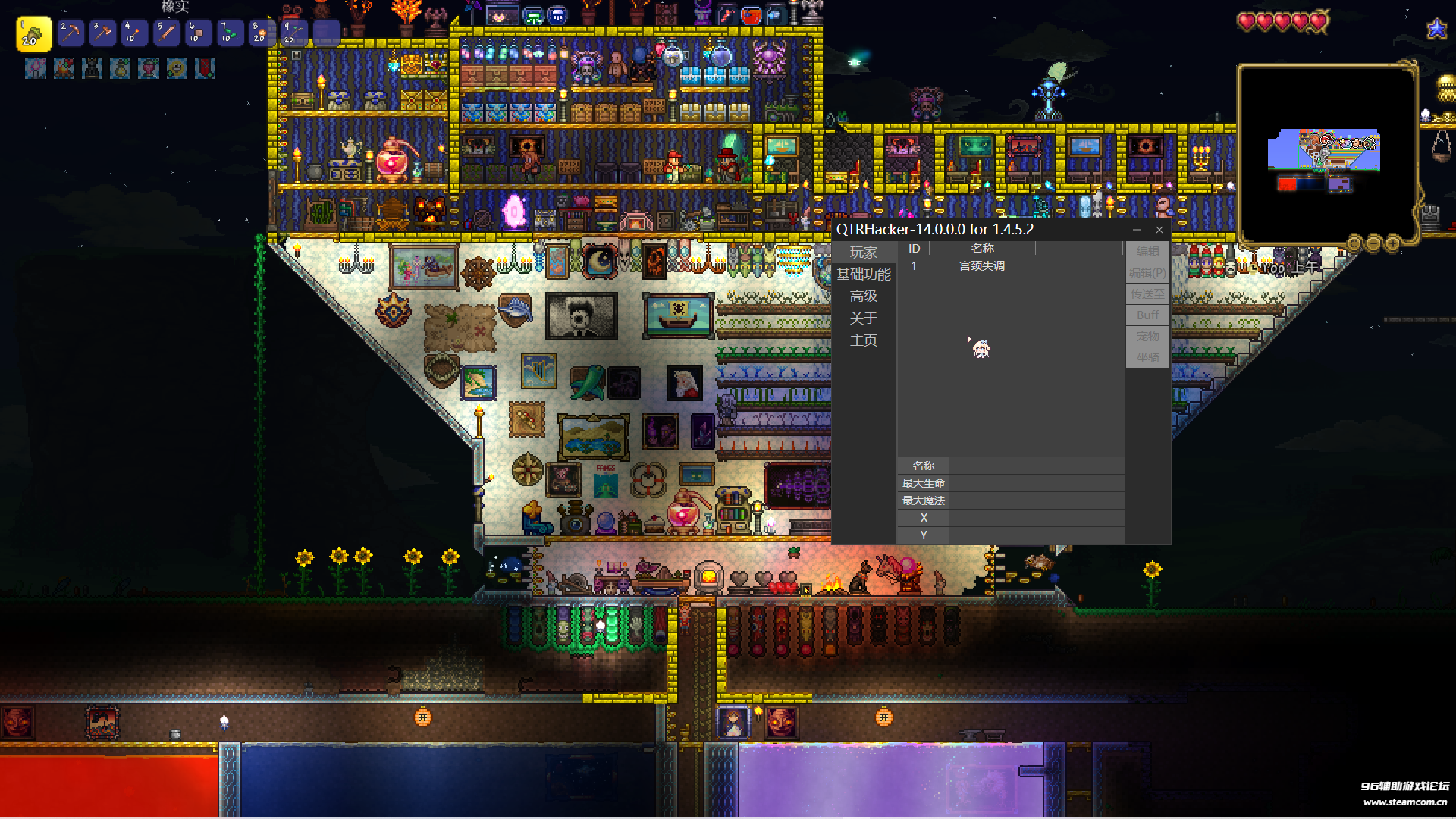Open the 高级 tab

(x=863, y=297)
